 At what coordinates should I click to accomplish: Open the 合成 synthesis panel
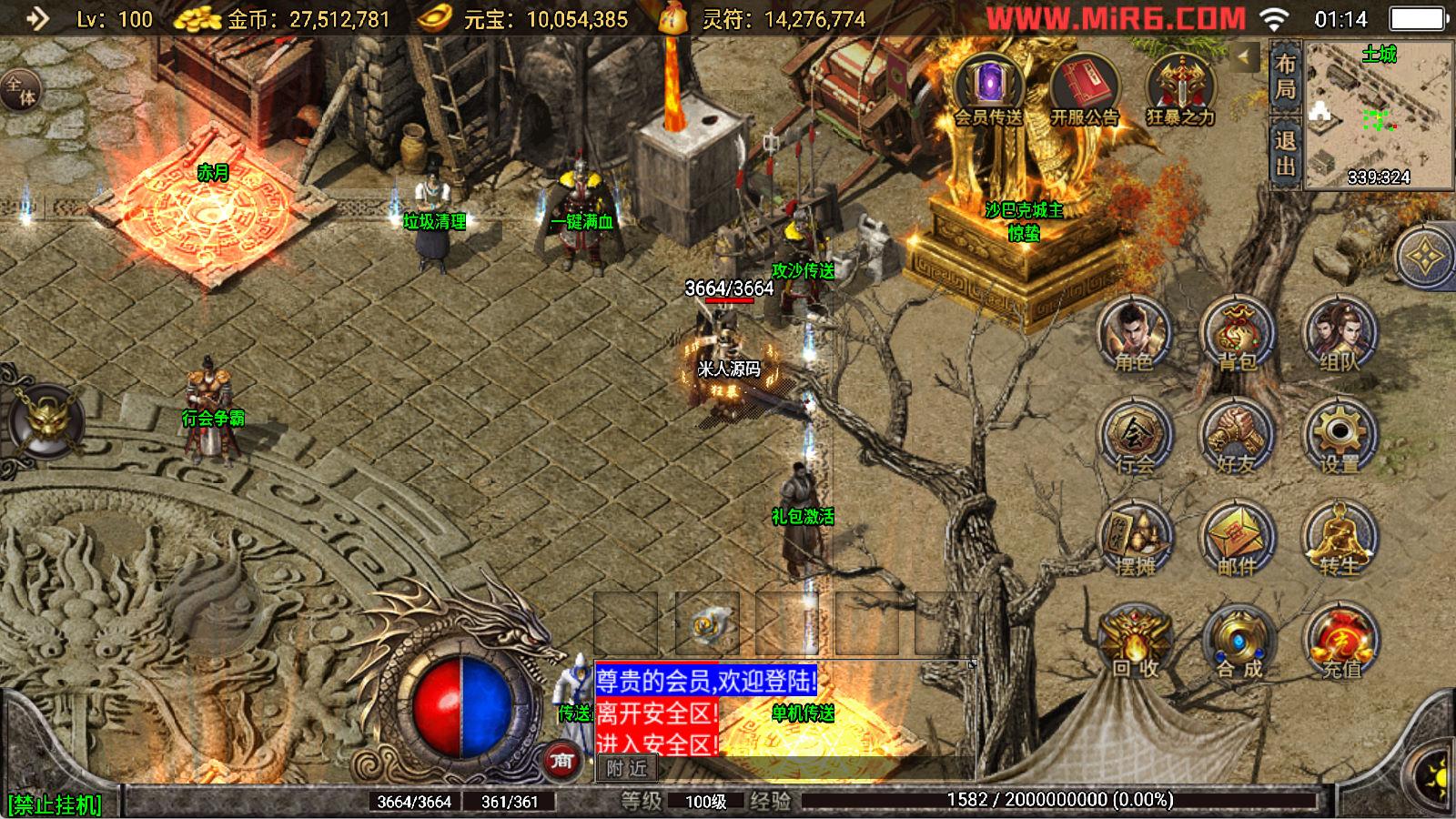1237,642
